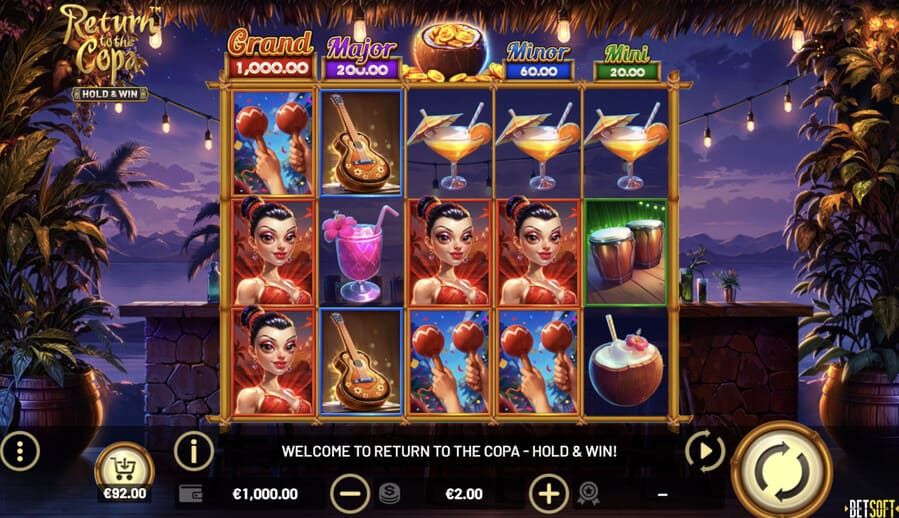Buy the bonus feature for €92.00

tap(124, 469)
